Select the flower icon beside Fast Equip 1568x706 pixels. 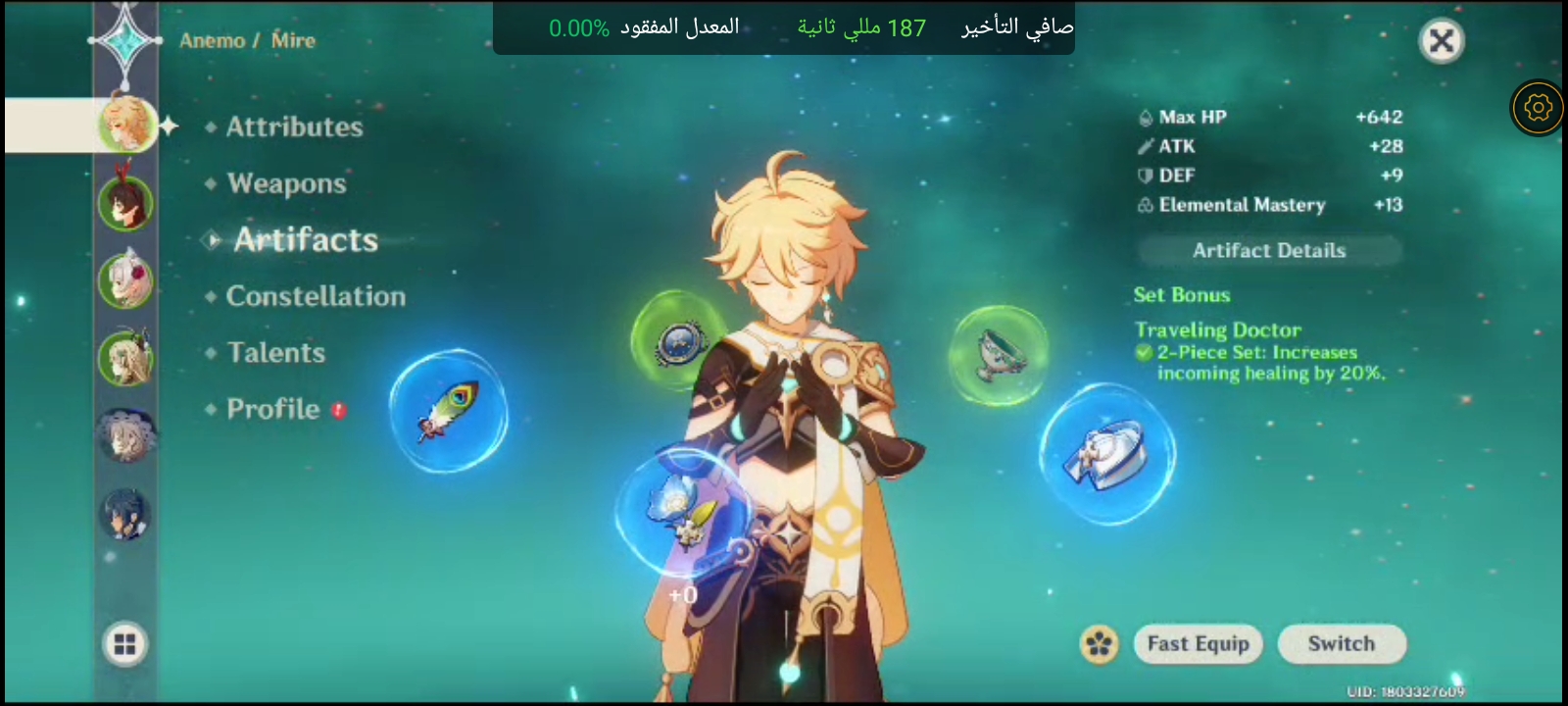pos(1101,643)
